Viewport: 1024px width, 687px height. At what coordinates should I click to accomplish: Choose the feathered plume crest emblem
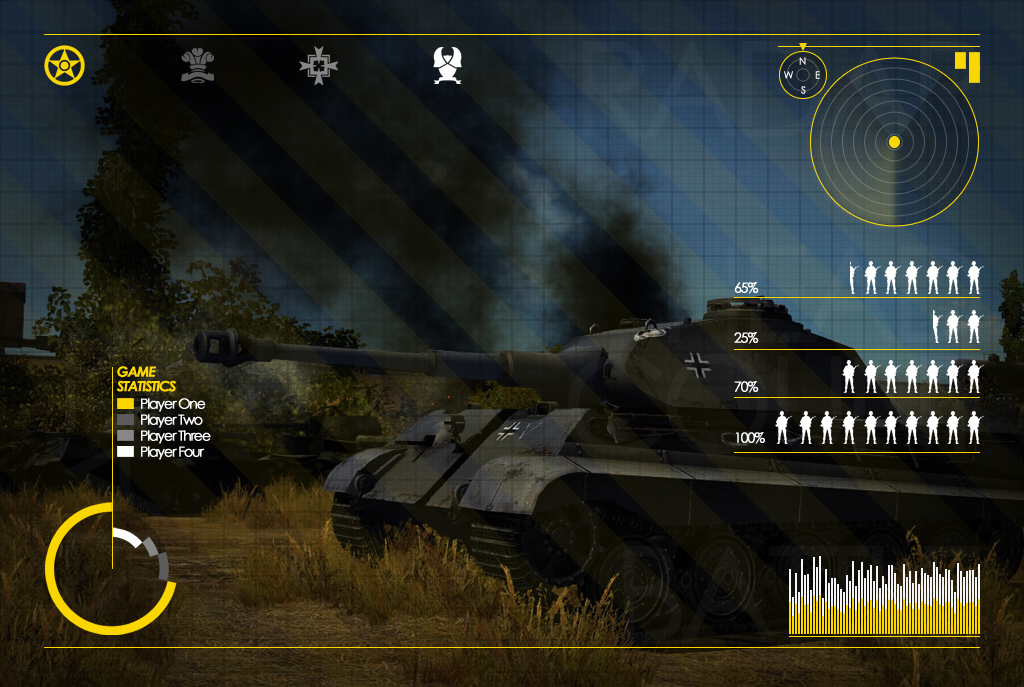tap(198, 66)
